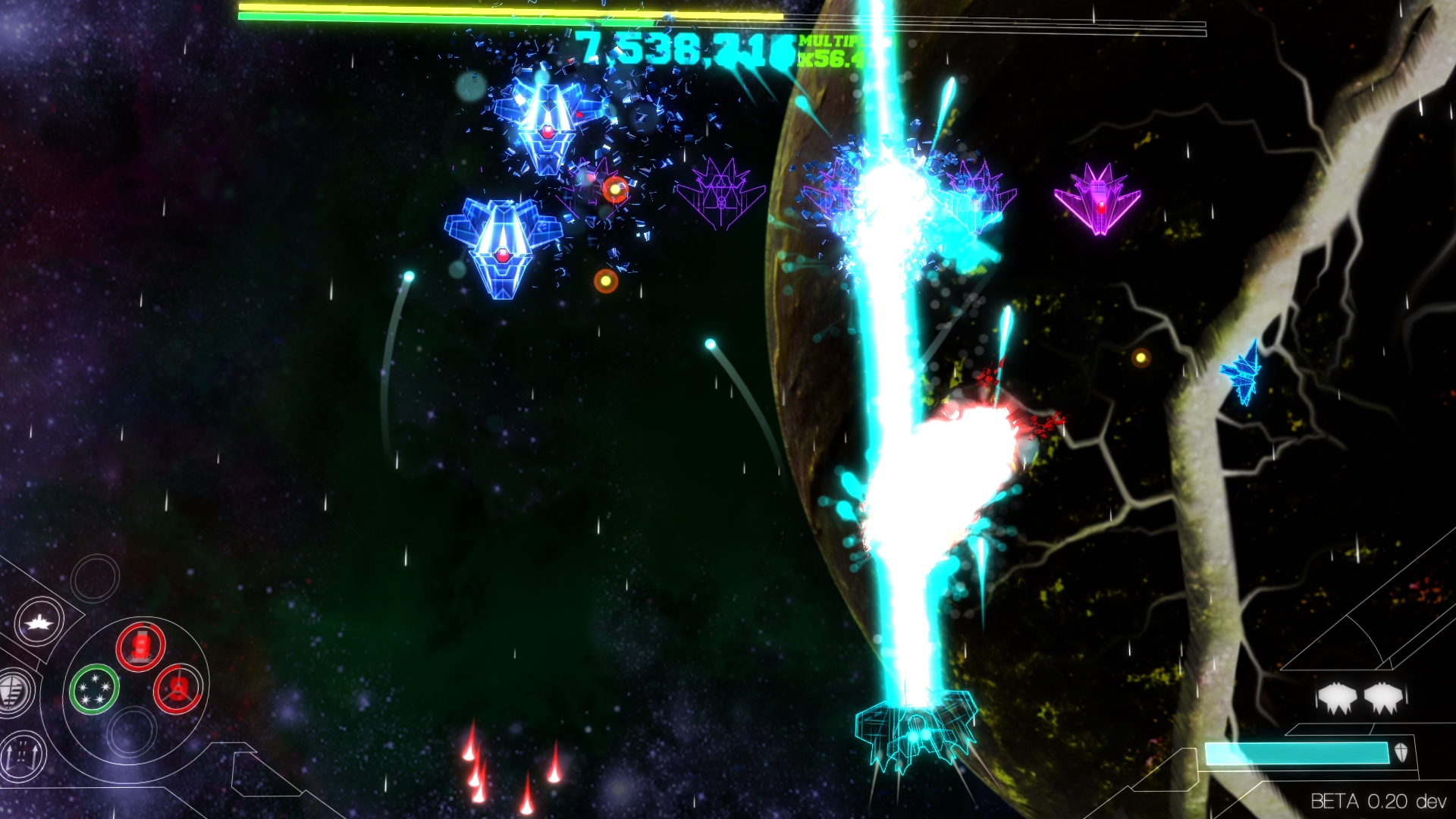Click the BETA 0.20 dev version label
Screen dimensions: 1456x819
coord(1382,799)
